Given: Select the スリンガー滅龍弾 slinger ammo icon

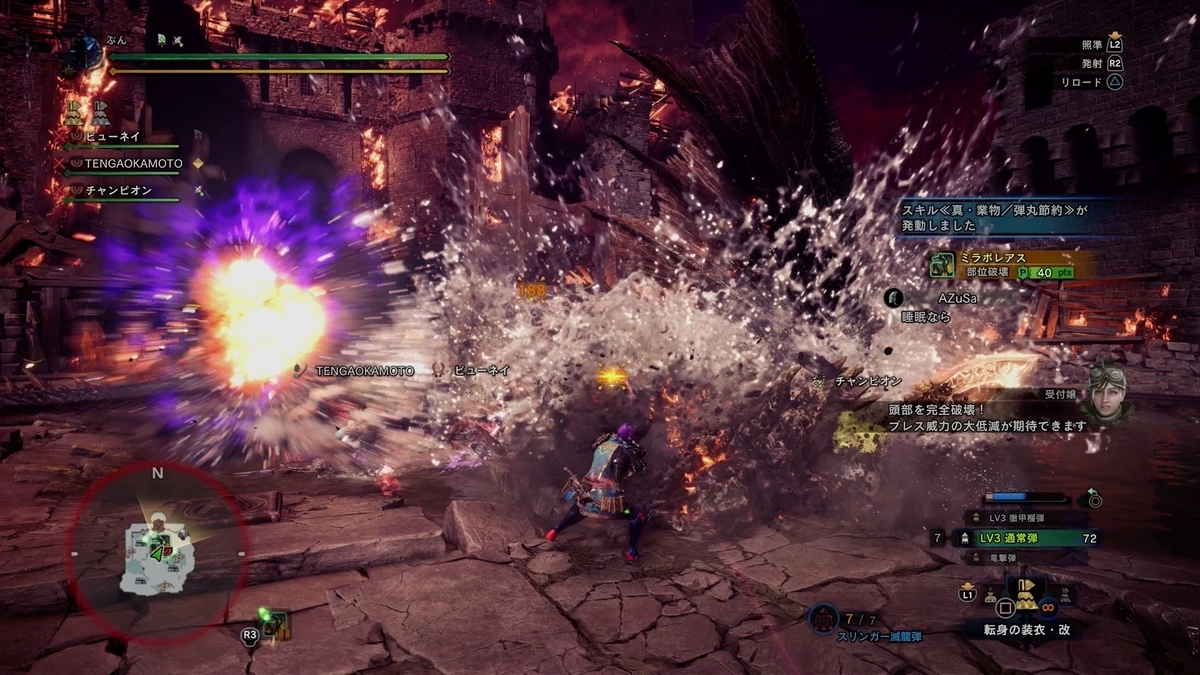Looking at the screenshot, I should [823, 619].
